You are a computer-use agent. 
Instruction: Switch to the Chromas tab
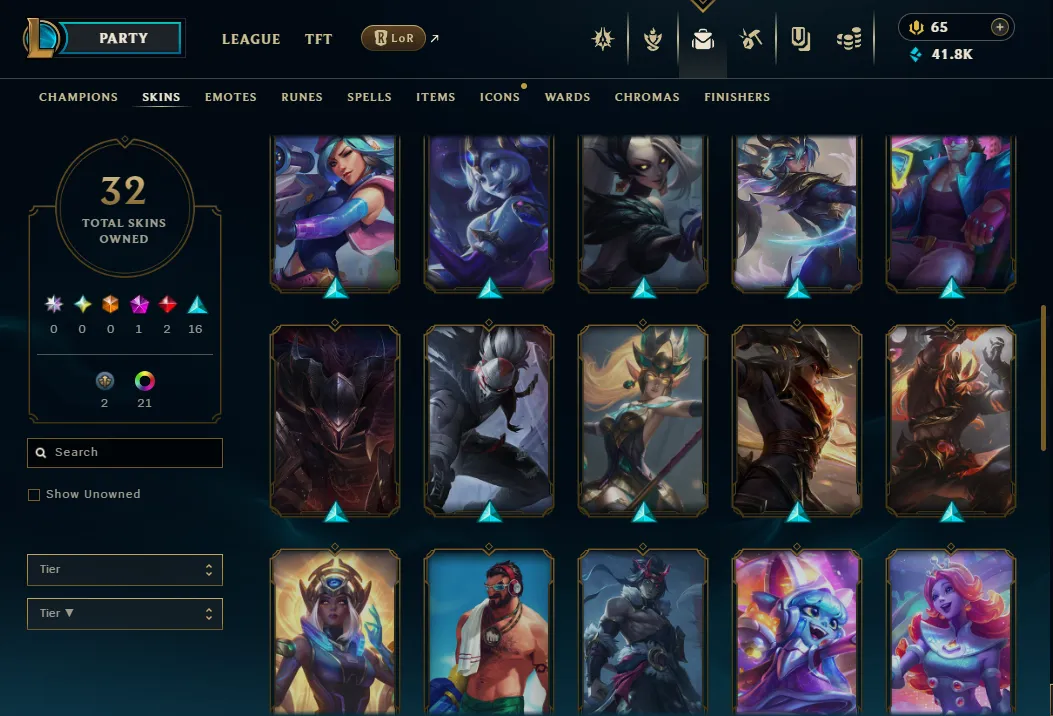(x=647, y=97)
